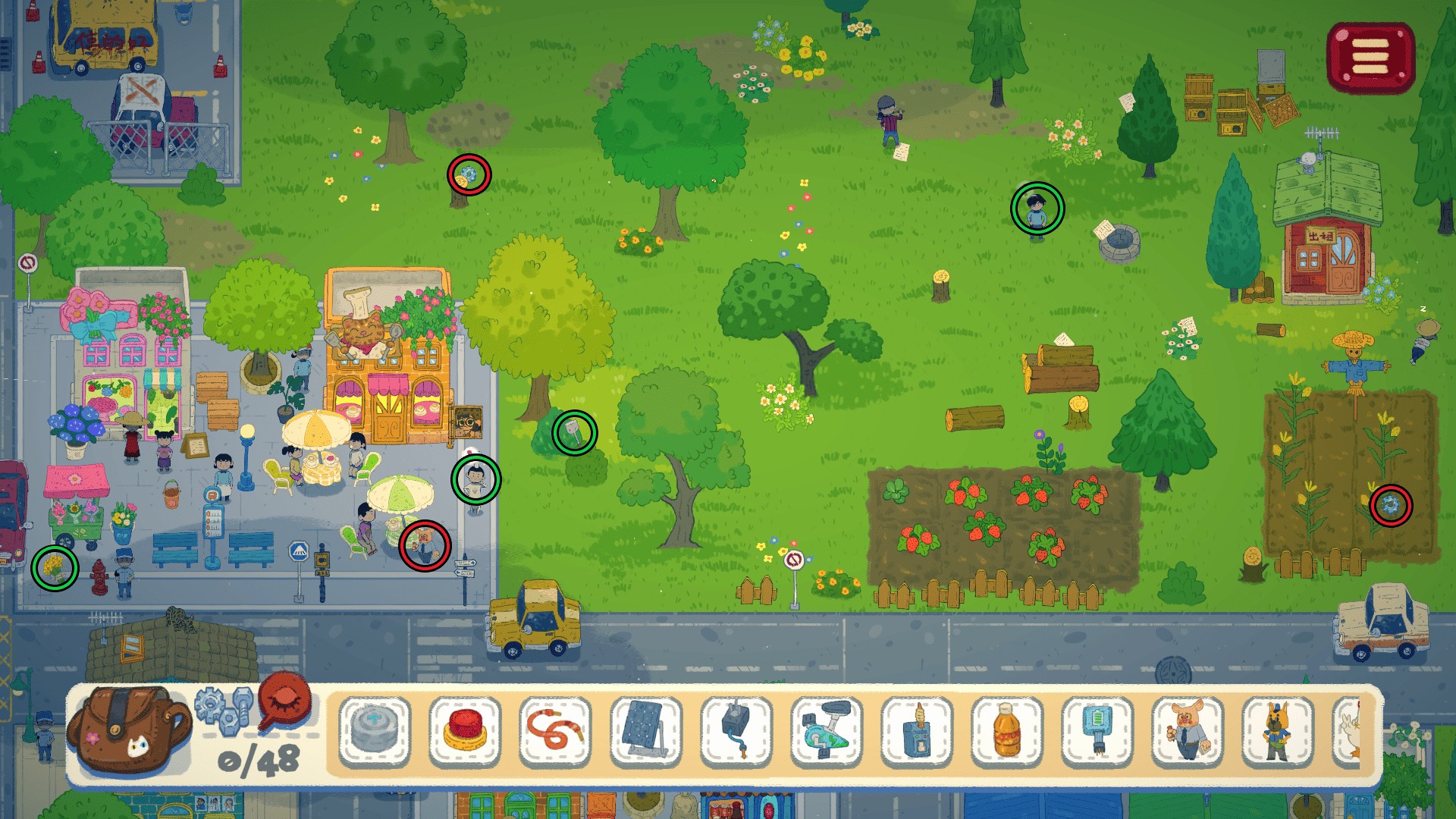The height and width of the screenshot is (819, 1456).
Task: Pick the battery charger device slot
Action: click(x=1097, y=730)
